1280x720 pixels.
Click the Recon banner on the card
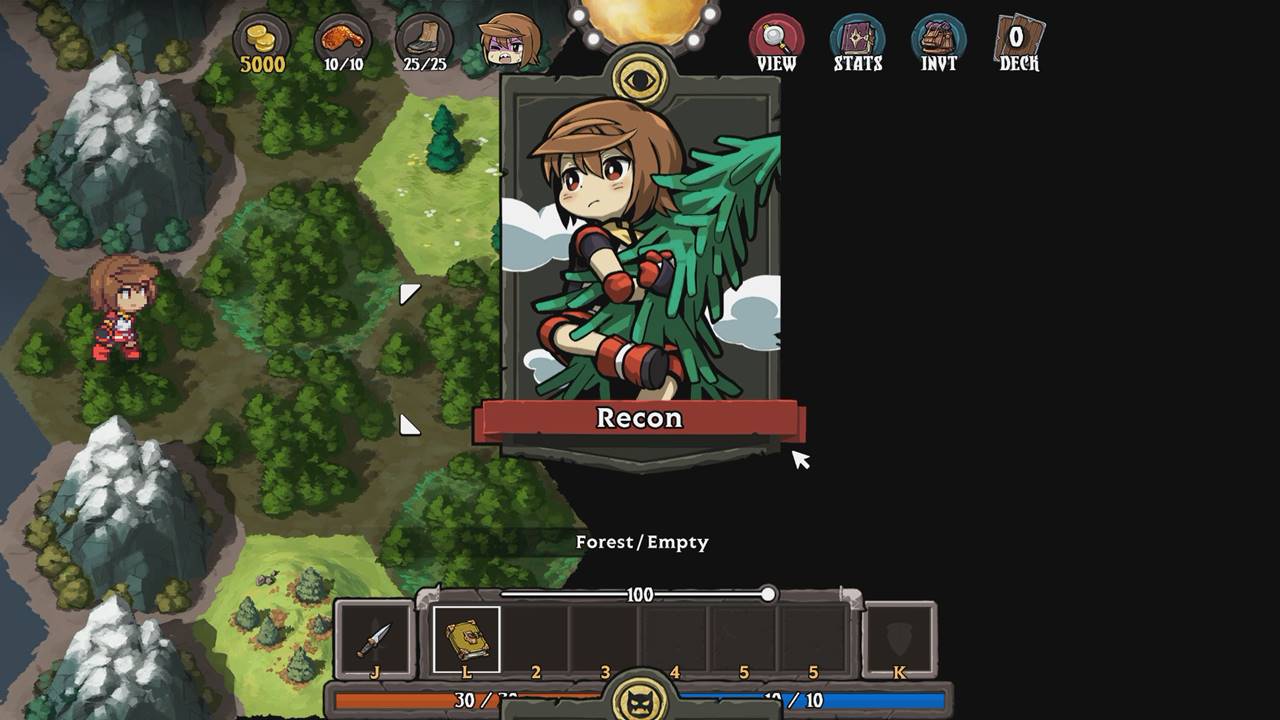[642, 420]
